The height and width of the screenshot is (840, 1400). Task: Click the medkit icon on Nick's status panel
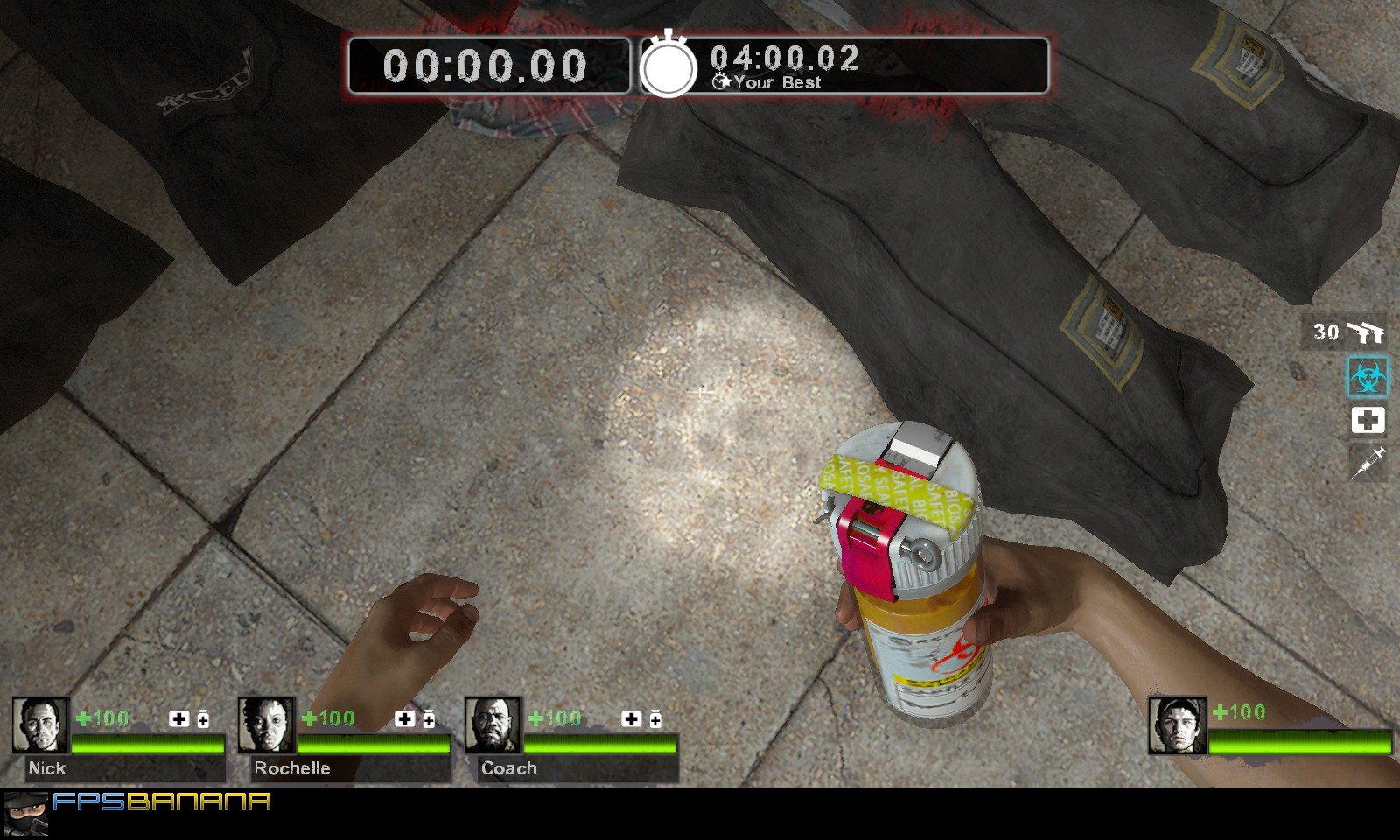pyautogui.click(x=180, y=719)
